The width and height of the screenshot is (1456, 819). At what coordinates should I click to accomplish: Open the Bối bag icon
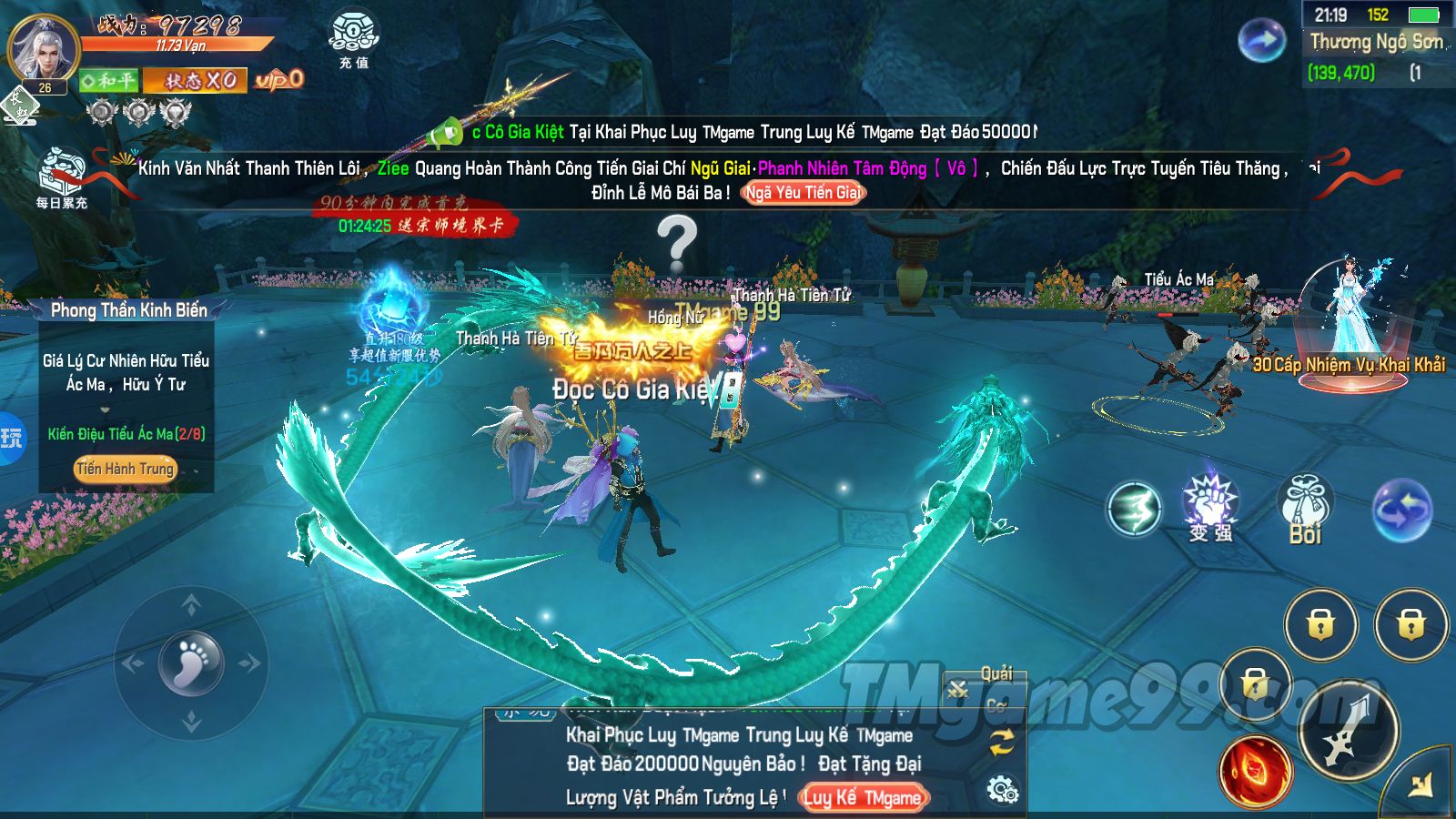[1305, 508]
